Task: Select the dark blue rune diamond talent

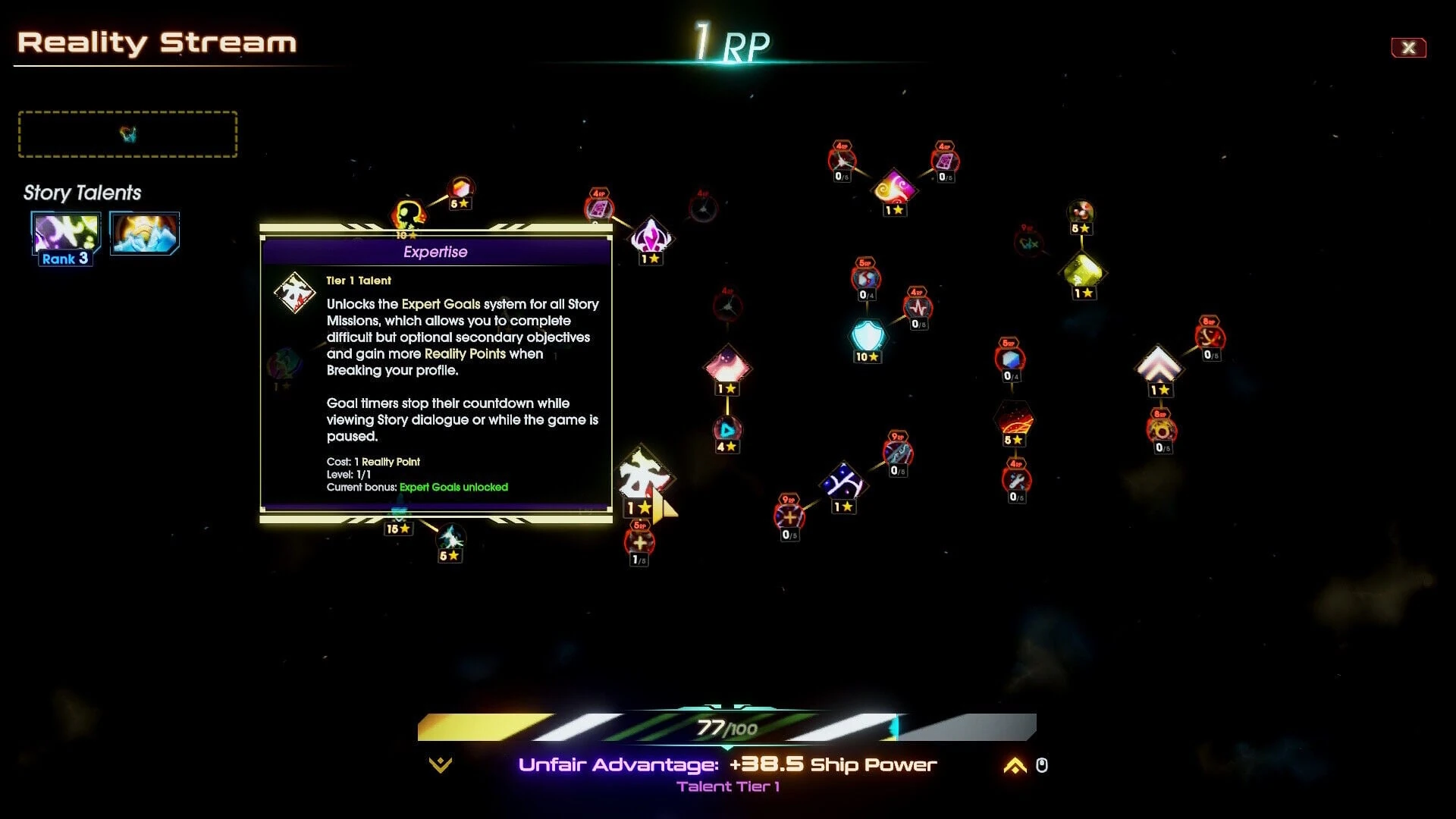Action: [843, 483]
